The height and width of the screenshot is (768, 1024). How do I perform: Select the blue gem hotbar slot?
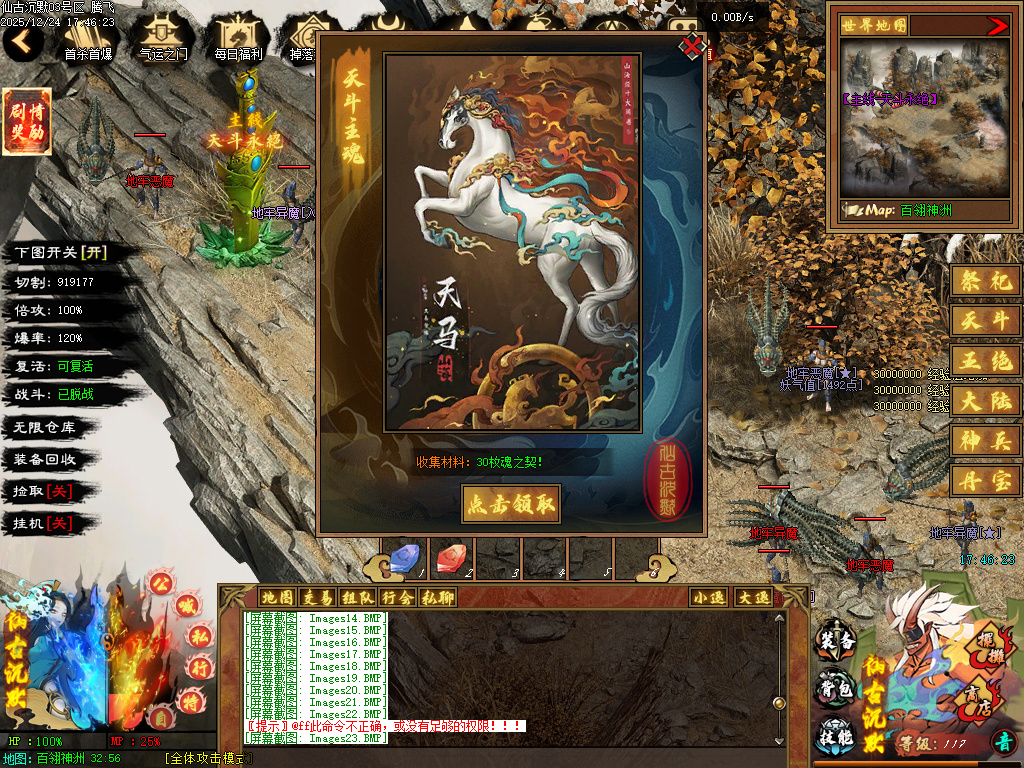tap(404, 556)
